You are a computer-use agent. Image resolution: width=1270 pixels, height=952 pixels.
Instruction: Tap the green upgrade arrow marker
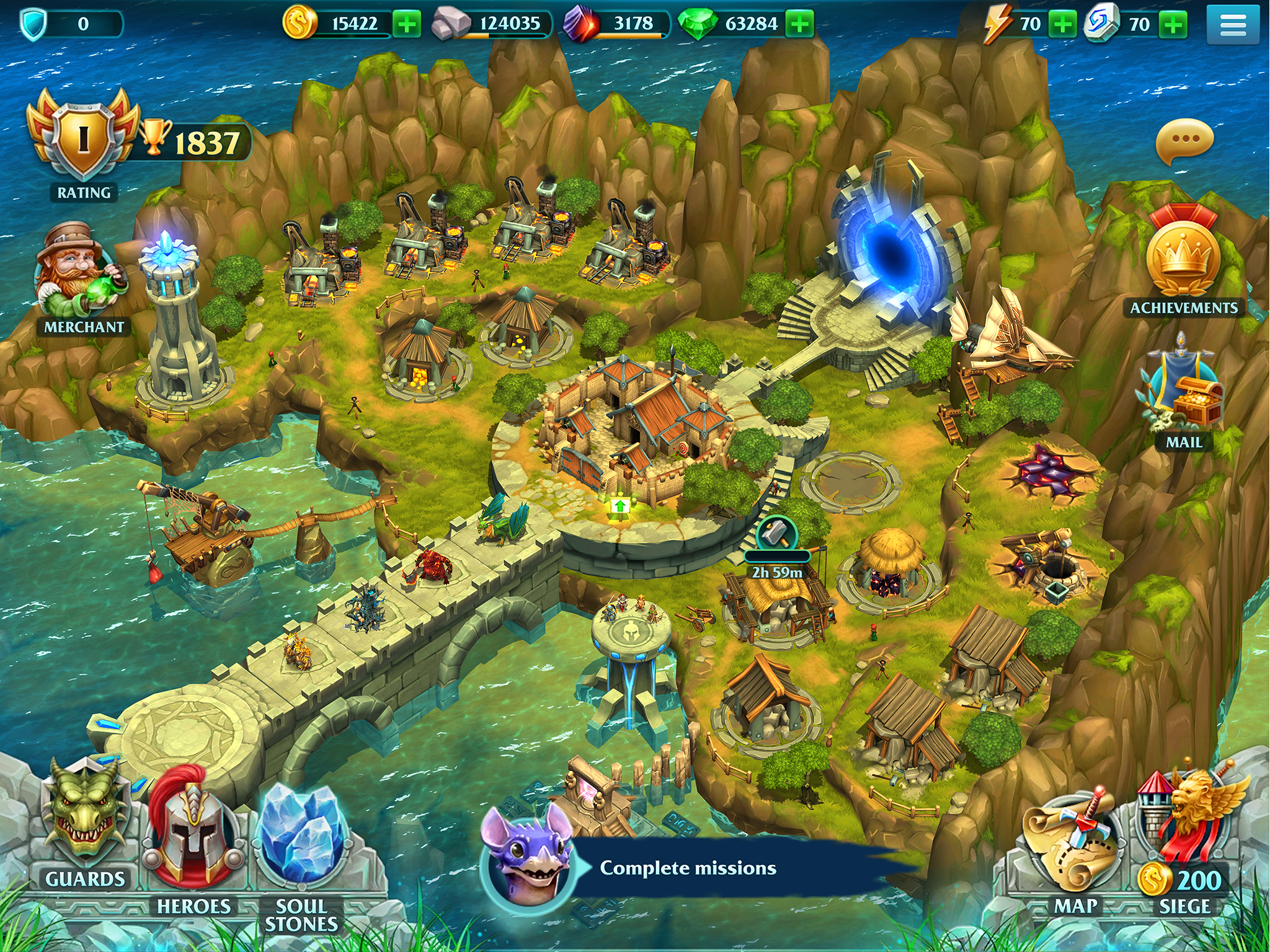(x=619, y=506)
